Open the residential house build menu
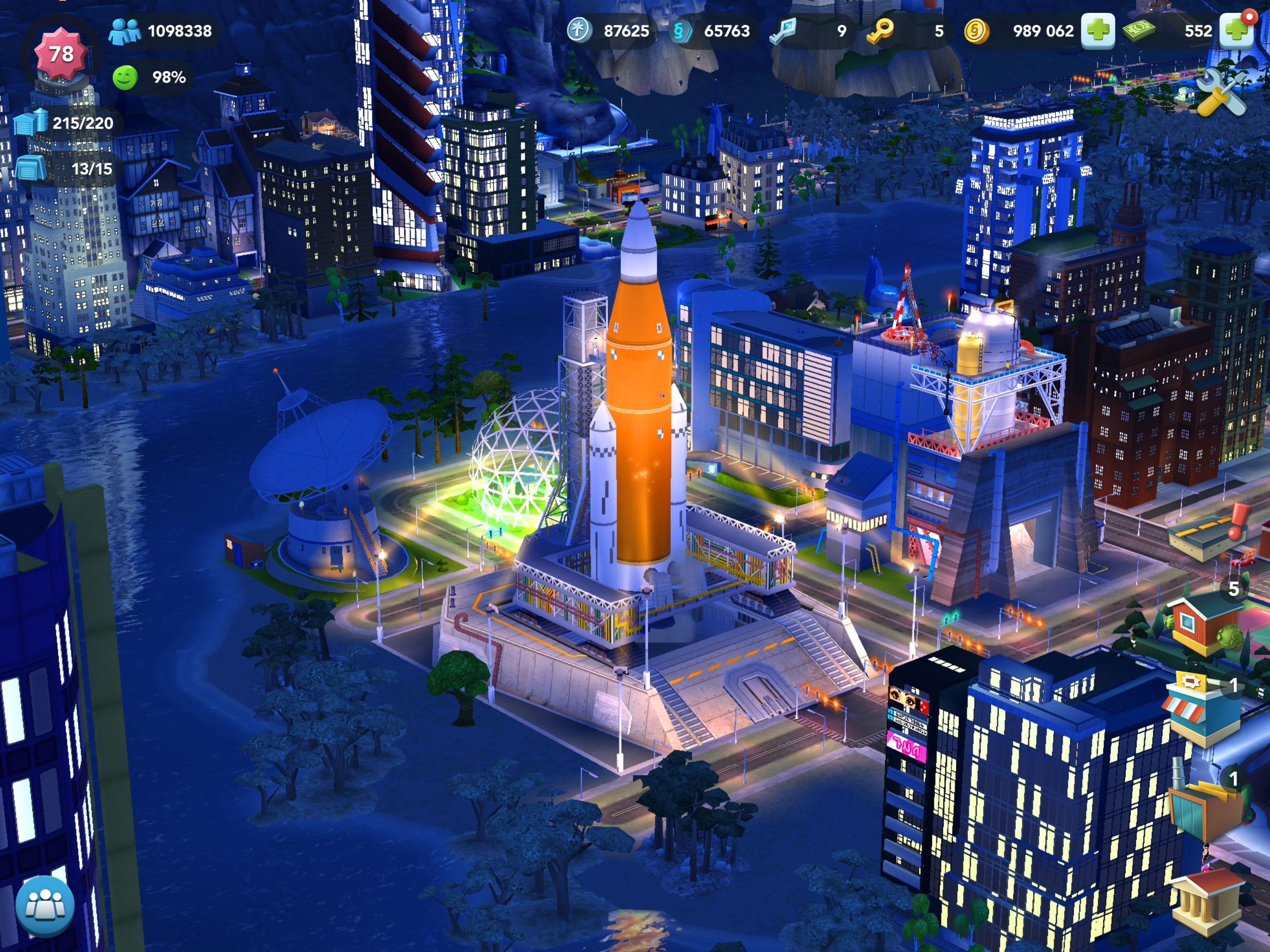 [x=1201, y=625]
